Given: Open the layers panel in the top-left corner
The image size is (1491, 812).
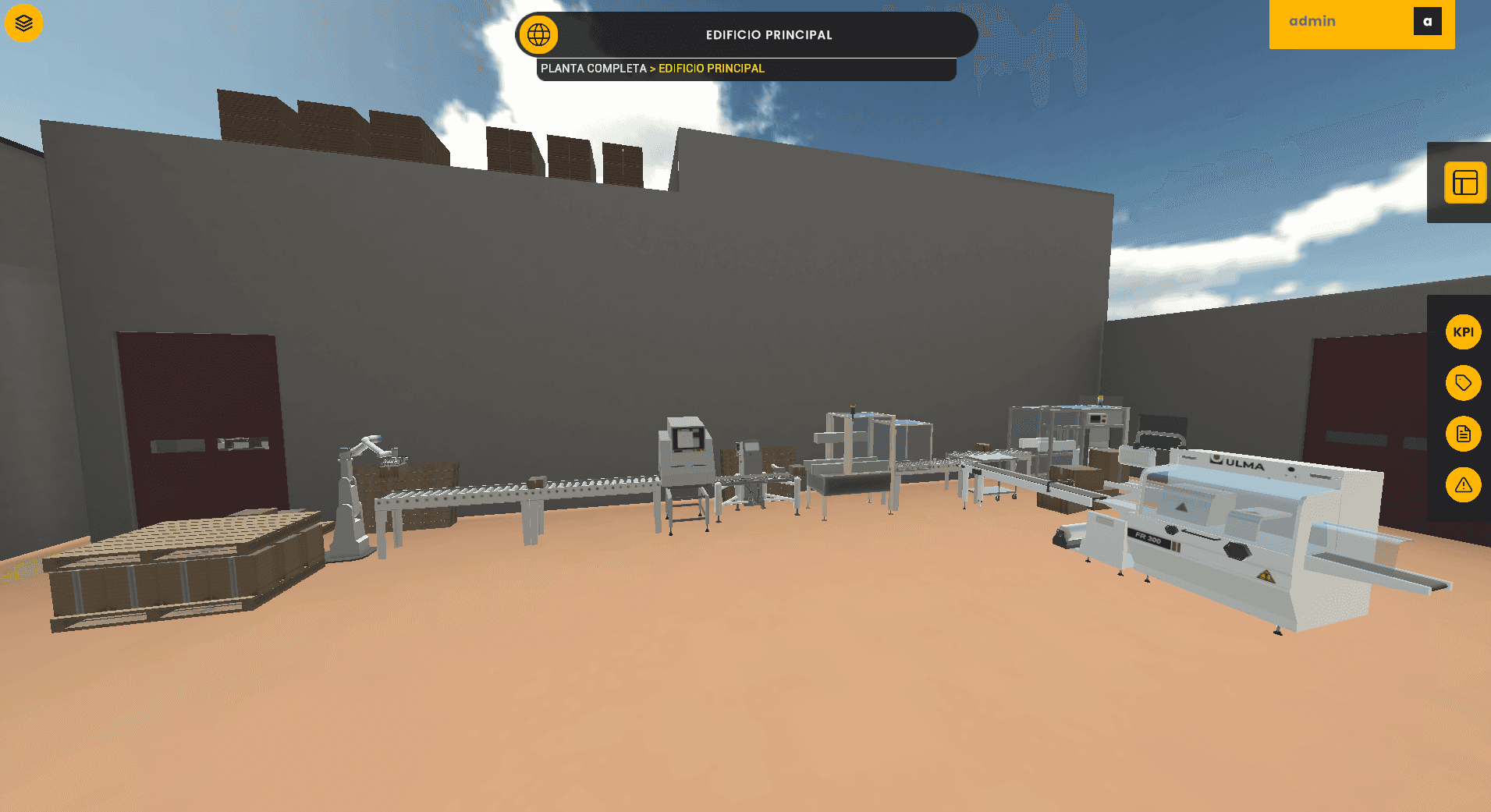Looking at the screenshot, I should tap(23, 23).
